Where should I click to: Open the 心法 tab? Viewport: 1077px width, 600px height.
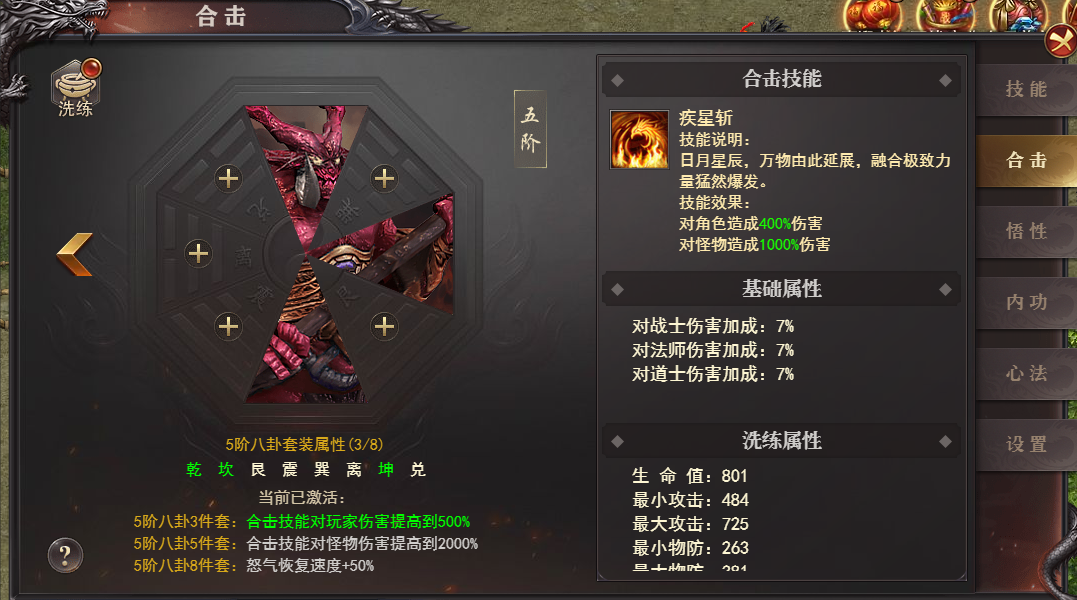click(x=1025, y=374)
